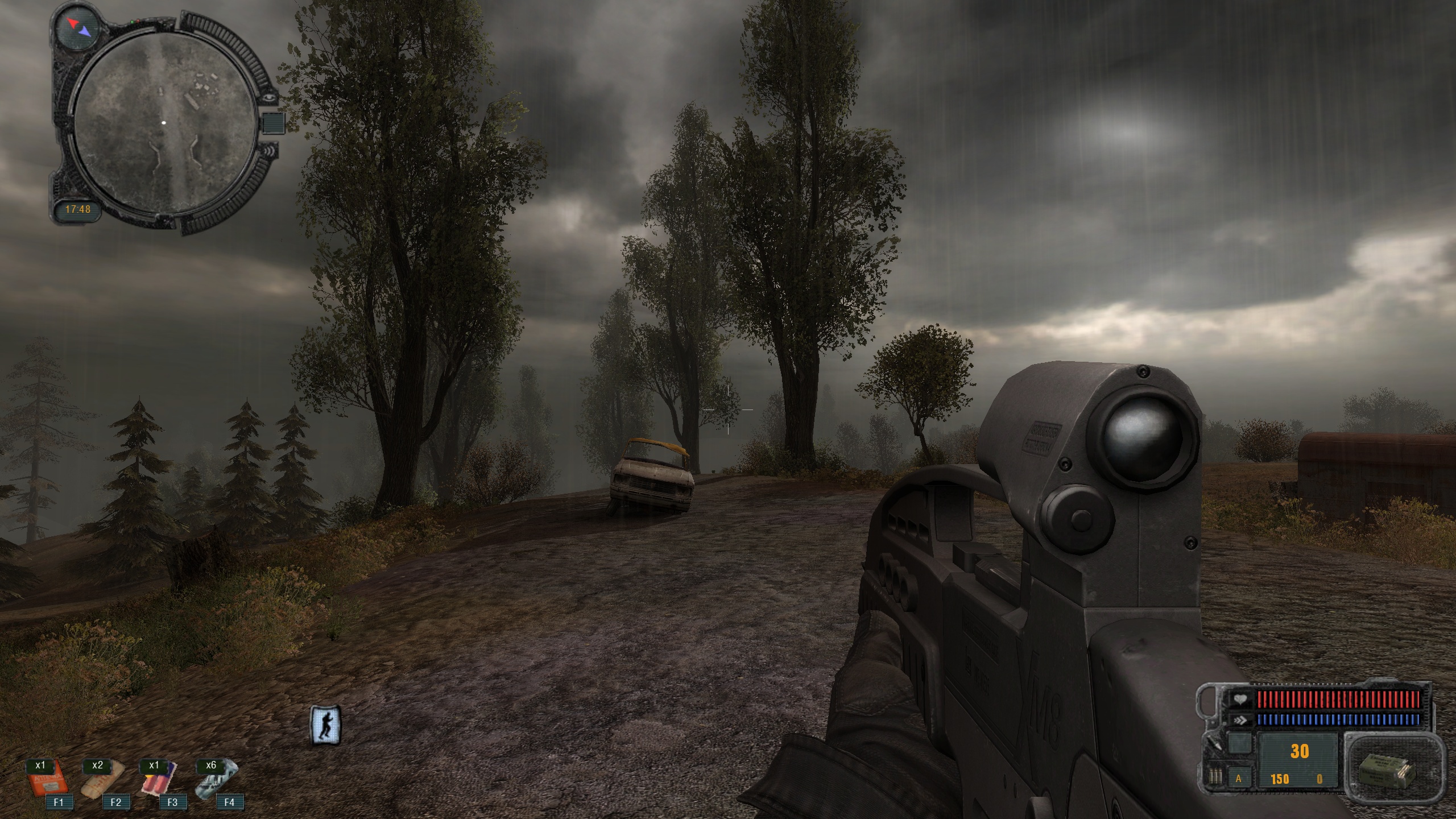The width and height of the screenshot is (1456, 819).
Task: Click the compass above the minimap
Action: [x=77, y=26]
